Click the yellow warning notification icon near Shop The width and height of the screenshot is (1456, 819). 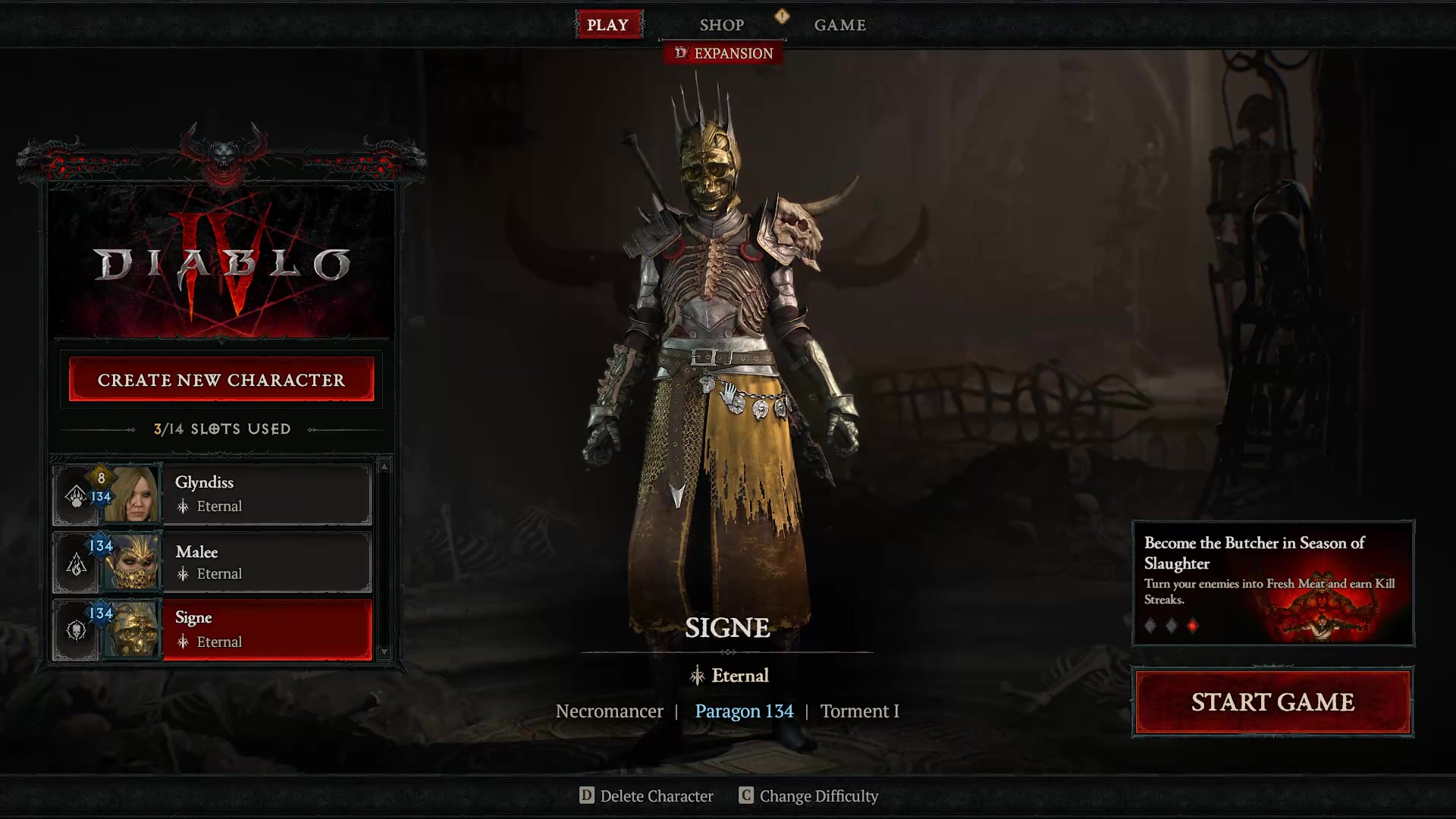(x=782, y=17)
